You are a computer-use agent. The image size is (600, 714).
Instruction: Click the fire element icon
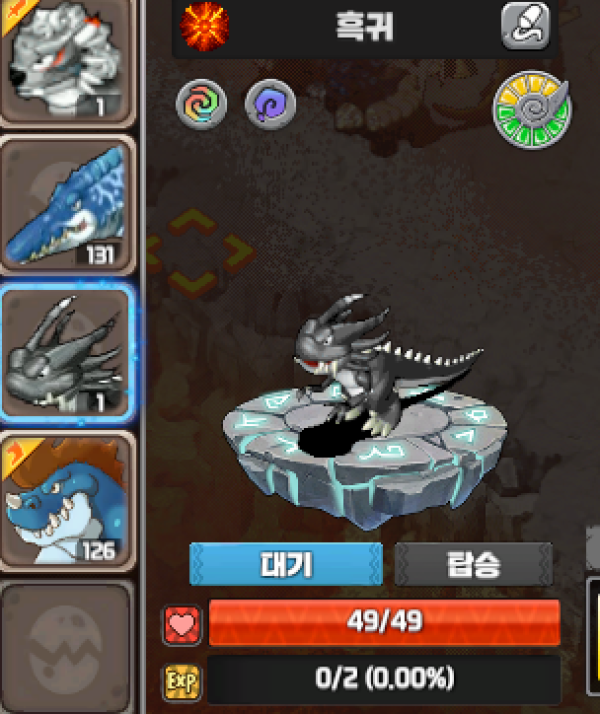point(205,25)
